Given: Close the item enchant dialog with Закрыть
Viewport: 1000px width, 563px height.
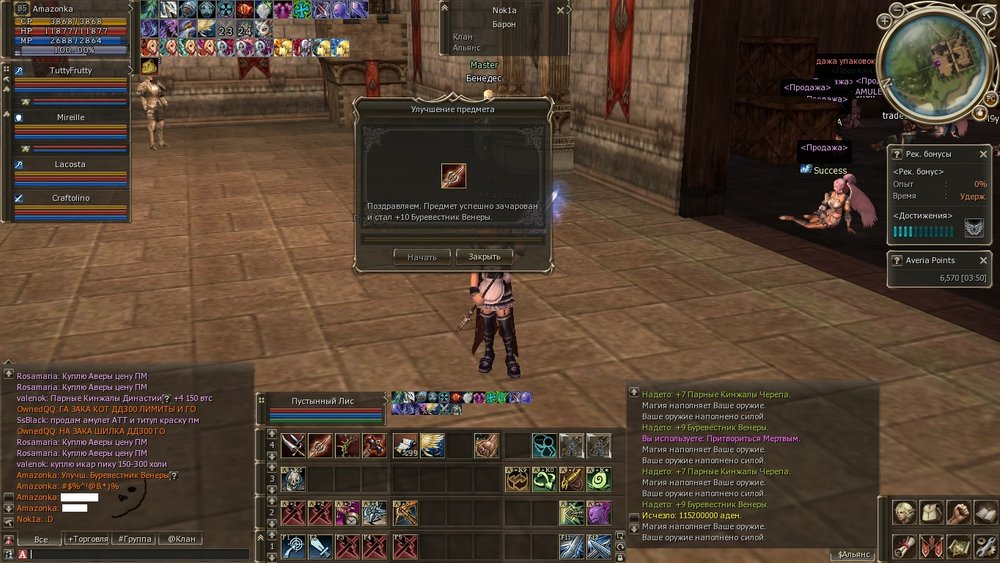Looking at the screenshot, I should (484, 256).
